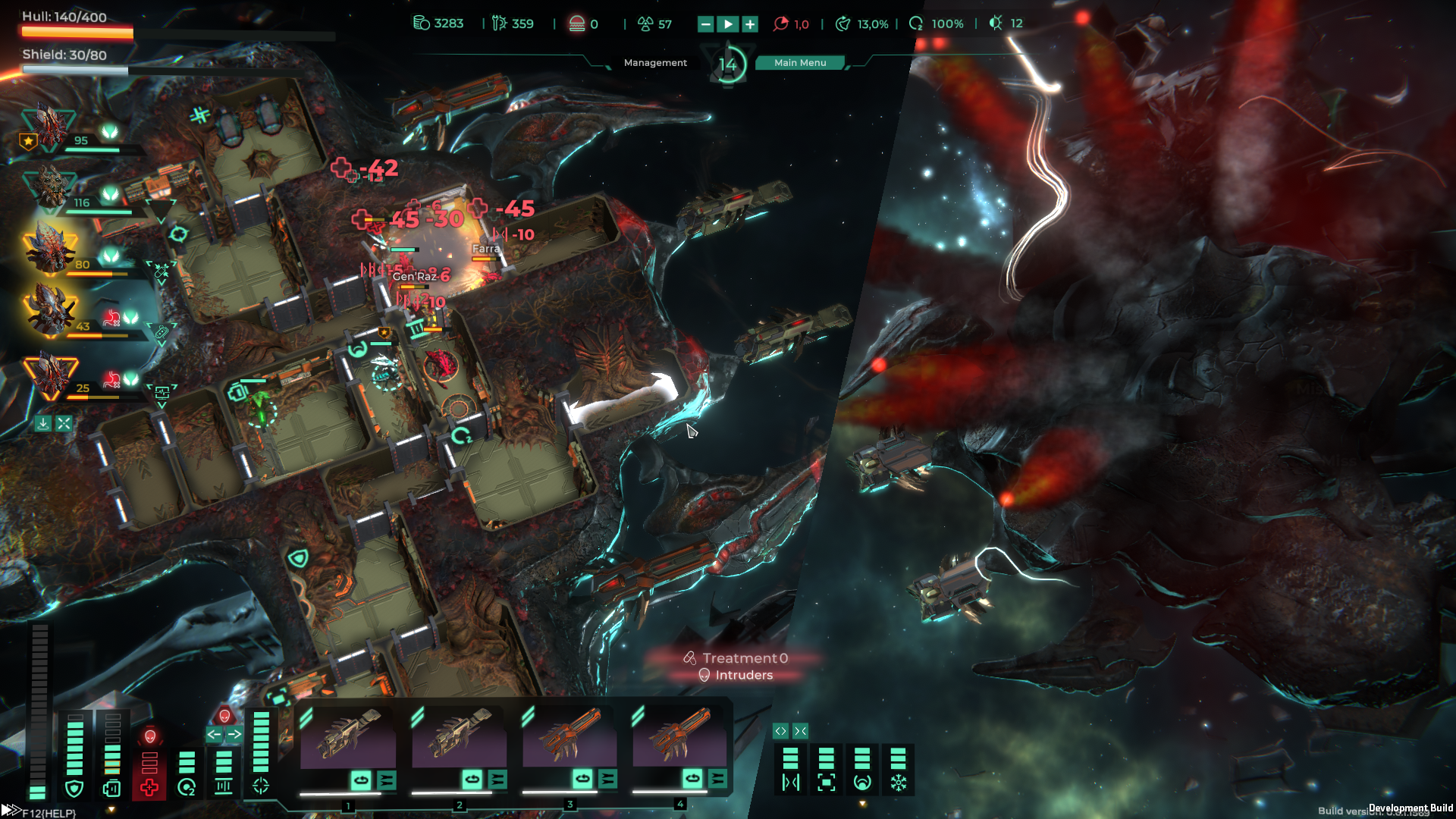The height and width of the screenshot is (819, 1456).
Task: Click the open-all-doors outward arrows button
Action: (780, 731)
